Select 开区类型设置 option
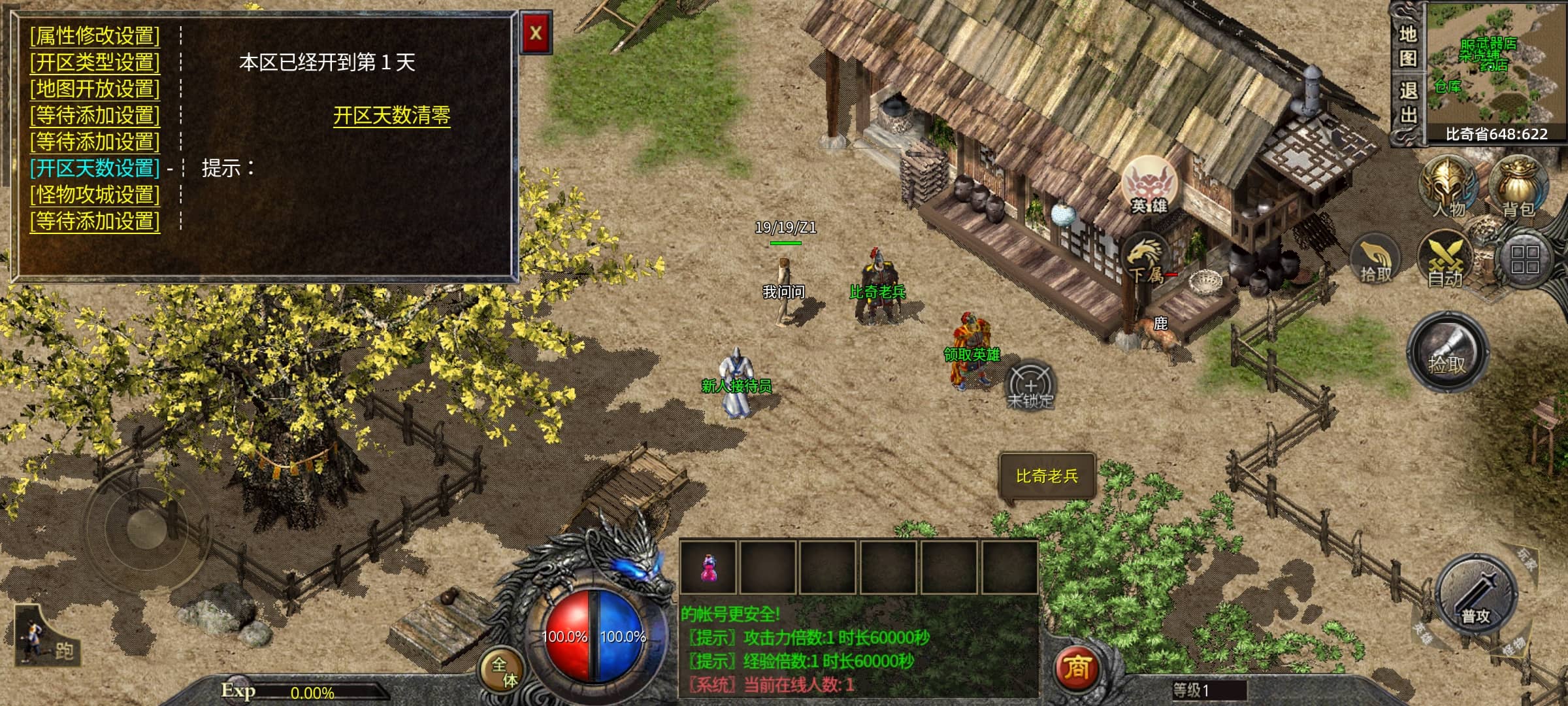Viewport: 1568px width, 706px height. tap(95, 62)
